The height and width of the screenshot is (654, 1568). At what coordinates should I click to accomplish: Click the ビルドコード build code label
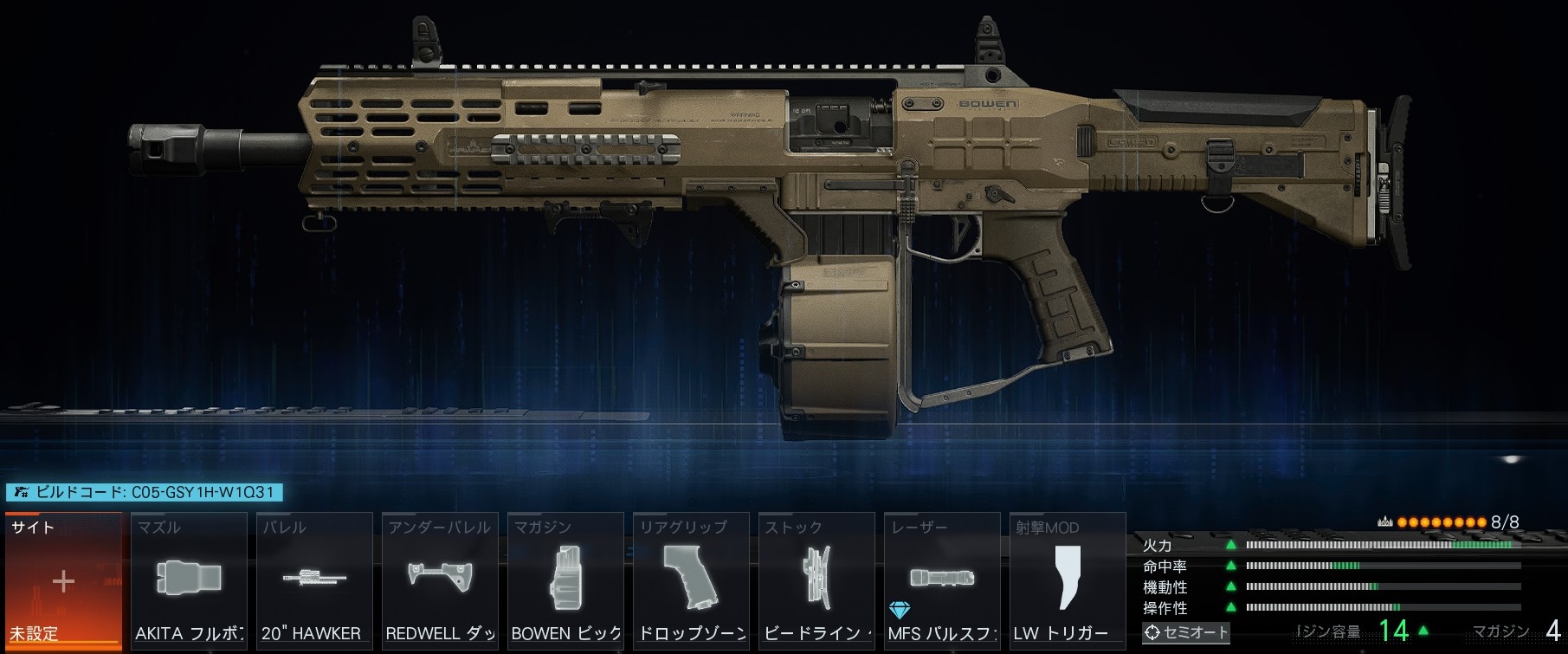[145, 492]
